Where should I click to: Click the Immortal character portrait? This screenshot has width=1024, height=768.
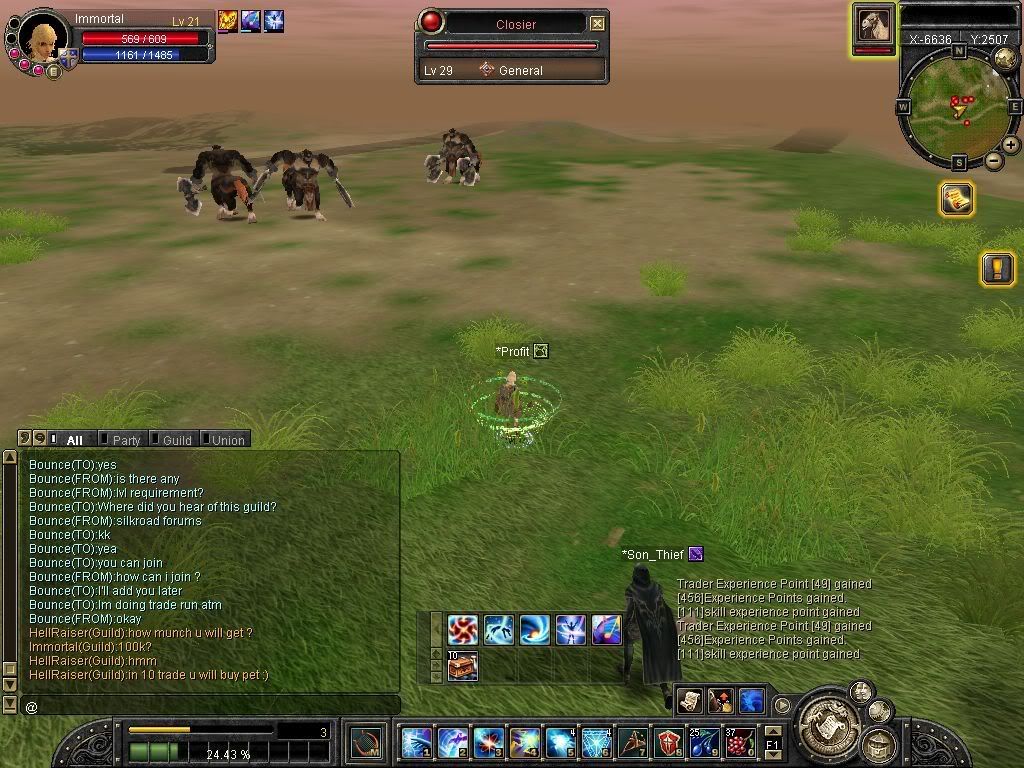[42, 38]
